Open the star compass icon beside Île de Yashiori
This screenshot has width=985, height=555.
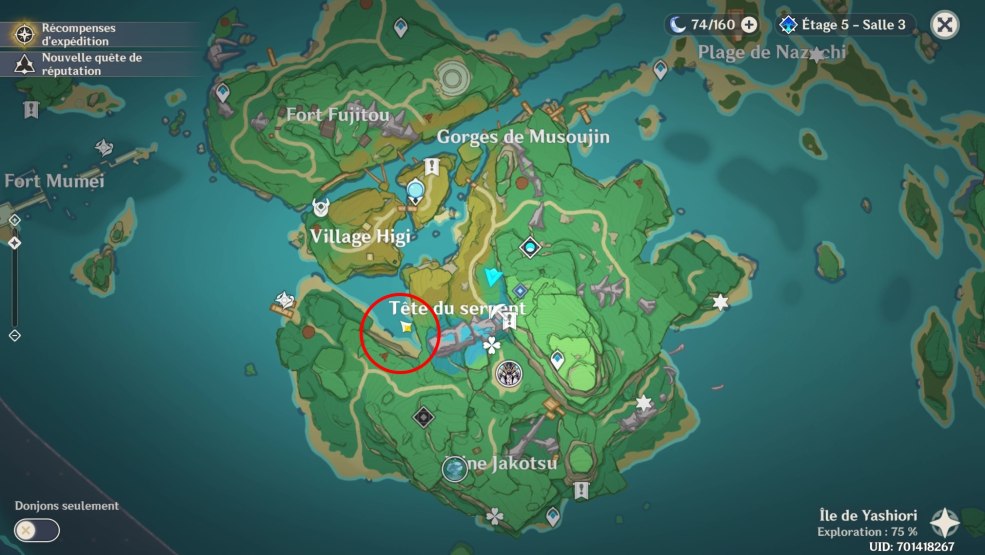[x=944, y=522]
